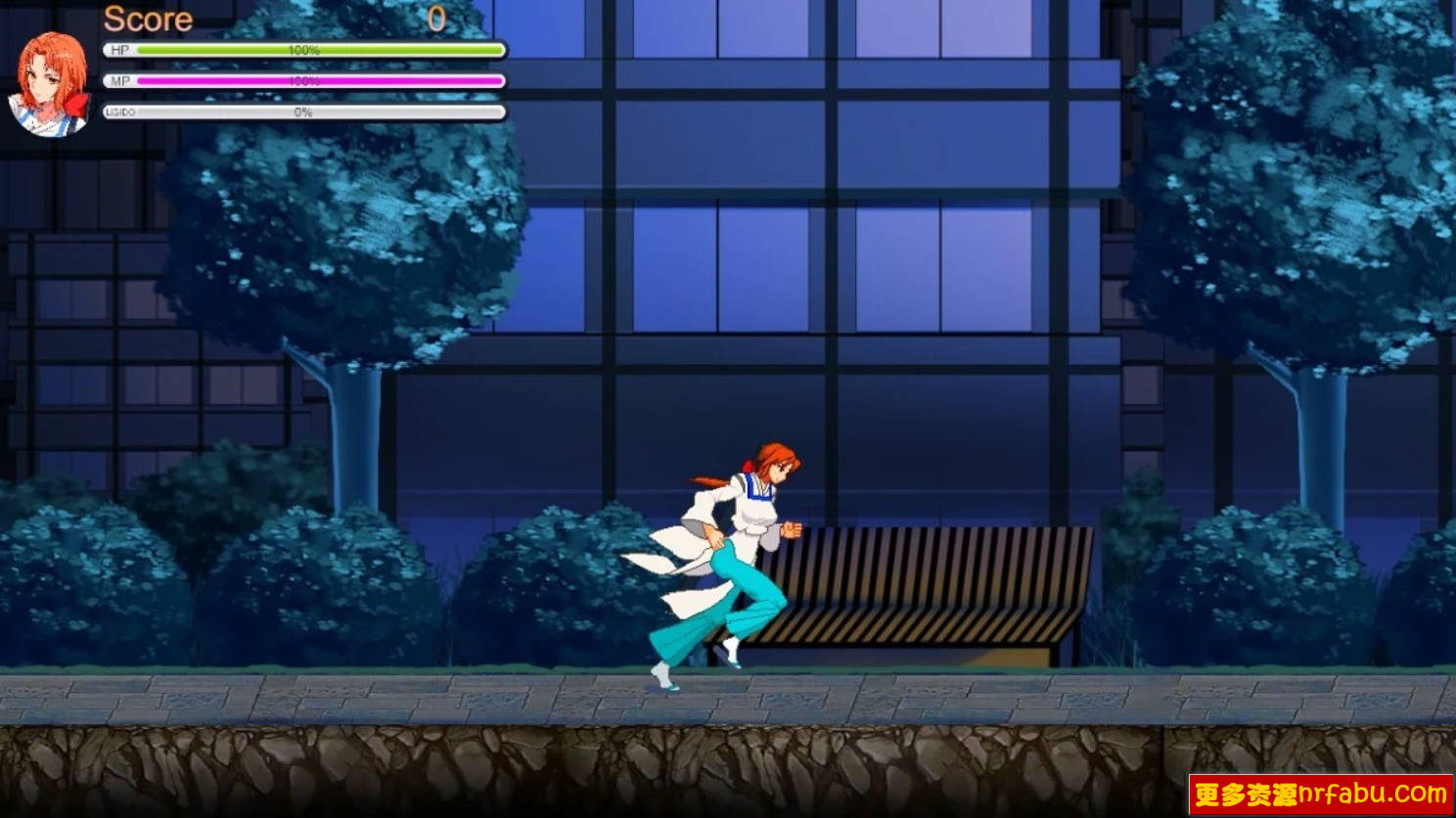
Task: Click the park bench in the scene
Action: tap(939, 587)
